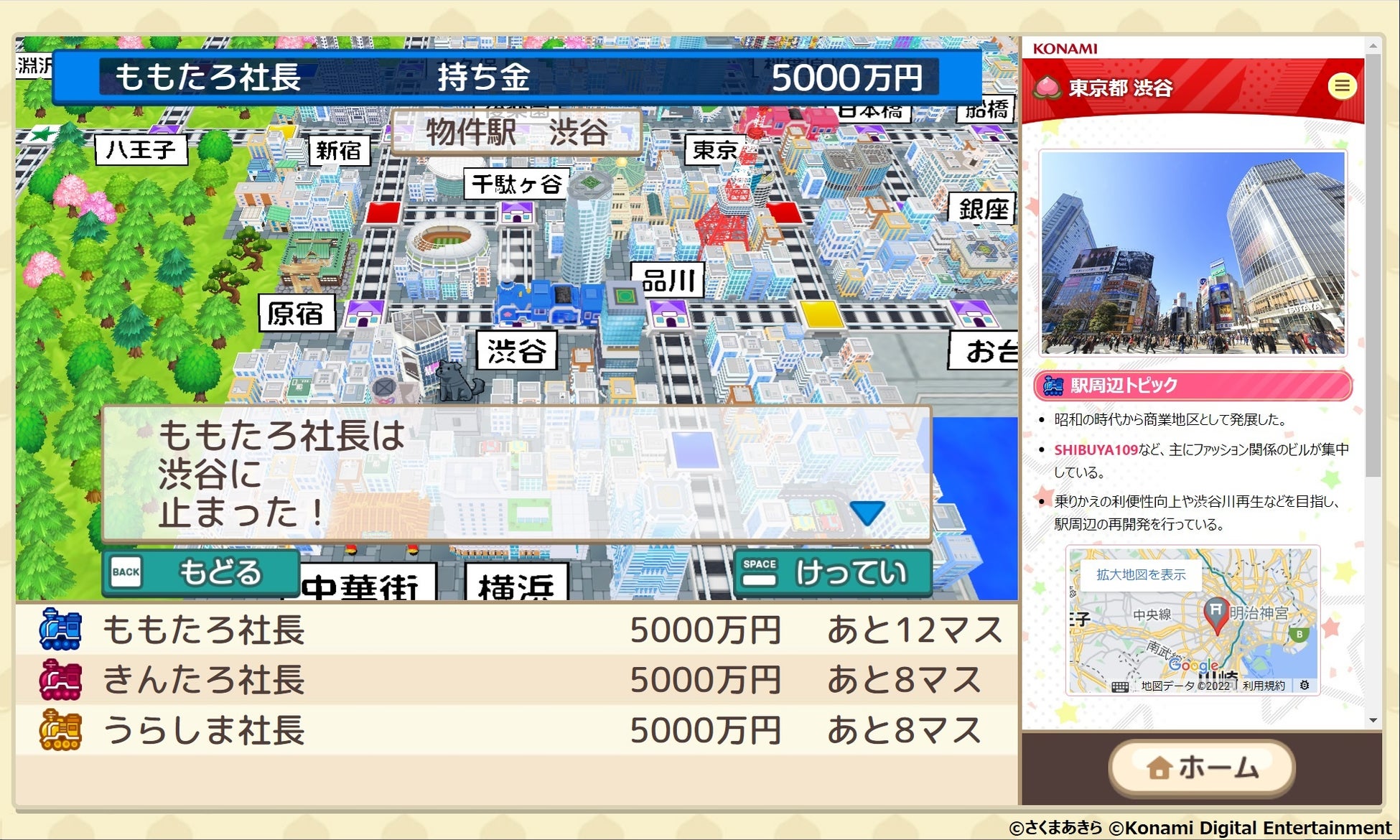The height and width of the screenshot is (840, 1400).
Task: Click the ホーム button at the bottom
Action: [1200, 767]
